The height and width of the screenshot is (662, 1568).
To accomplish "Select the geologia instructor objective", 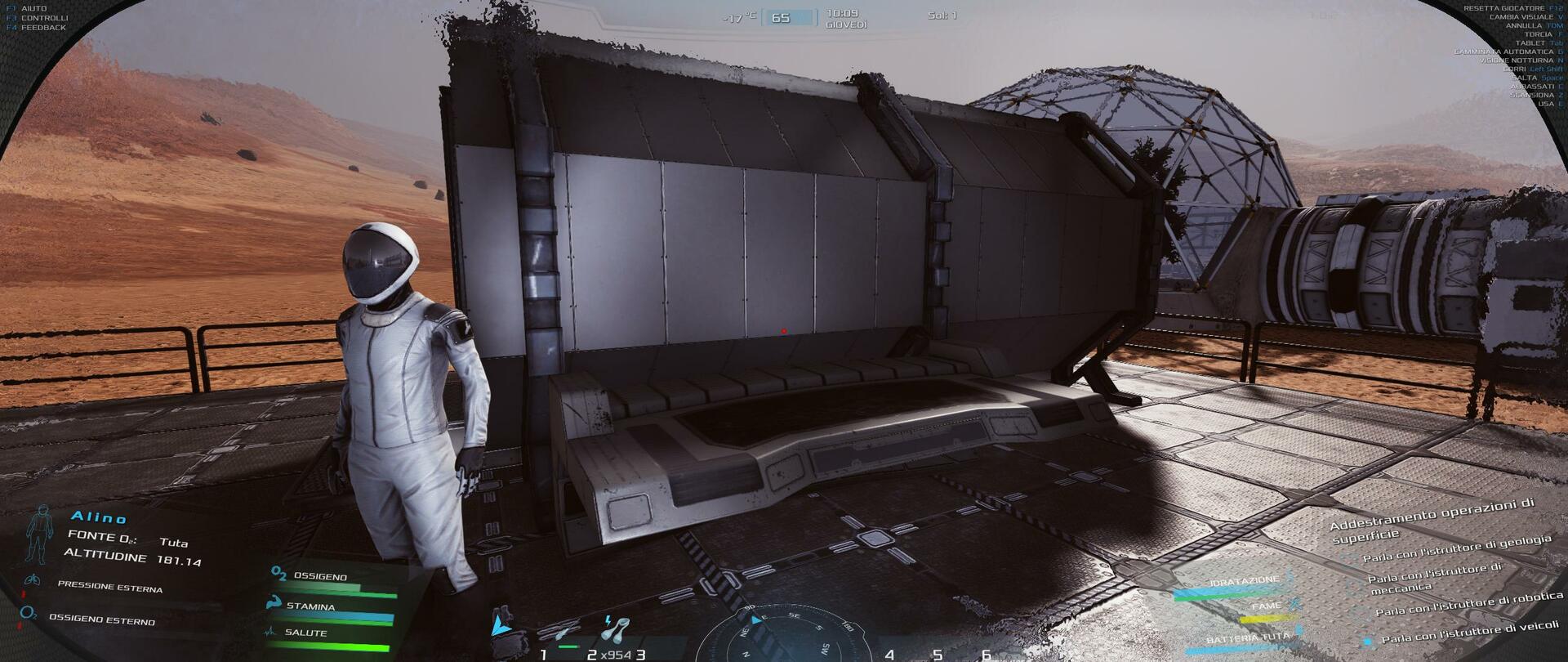I will pyautogui.click(x=1456, y=548).
